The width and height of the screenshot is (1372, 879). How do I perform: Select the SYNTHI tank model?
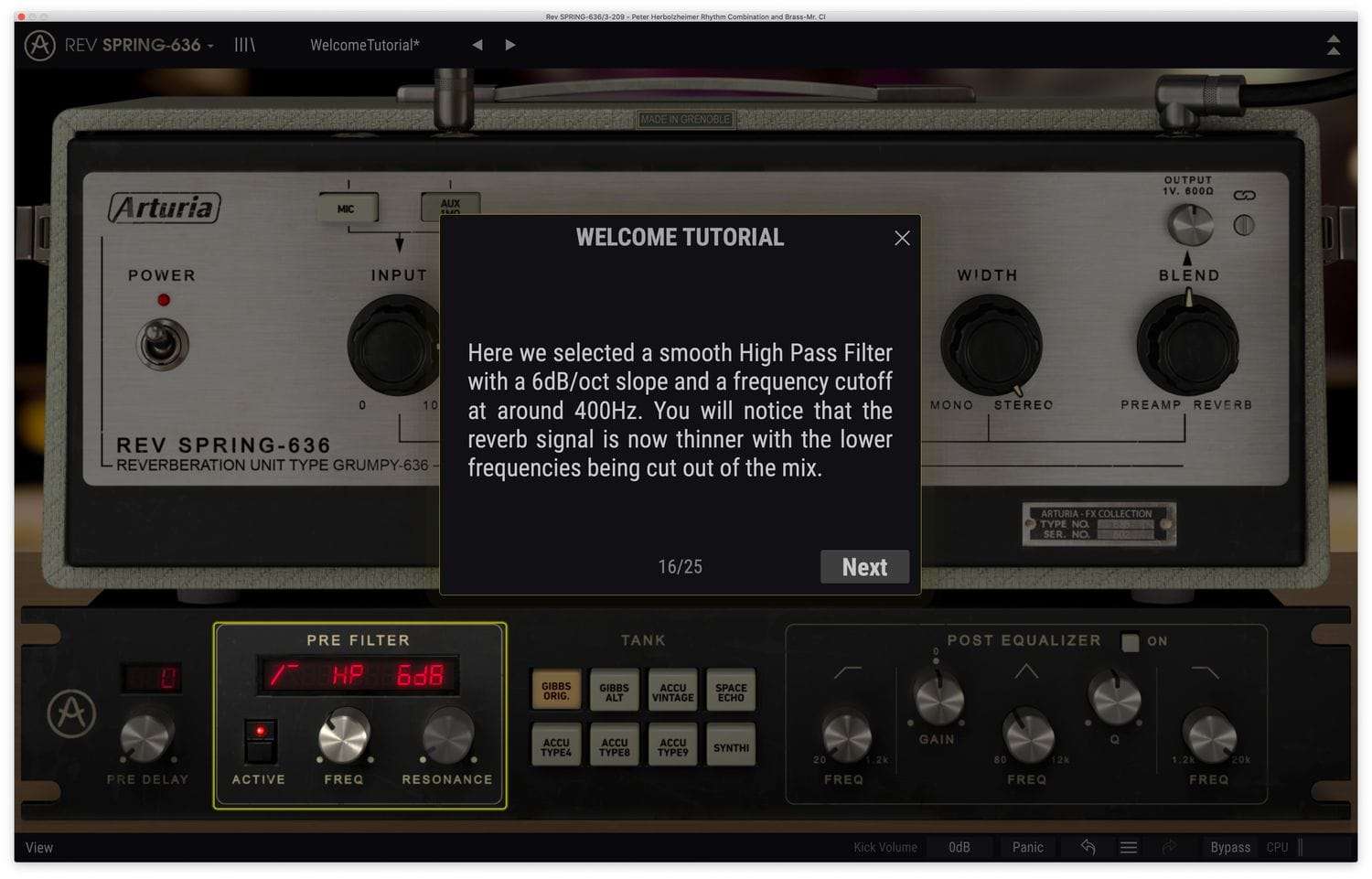tap(731, 745)
